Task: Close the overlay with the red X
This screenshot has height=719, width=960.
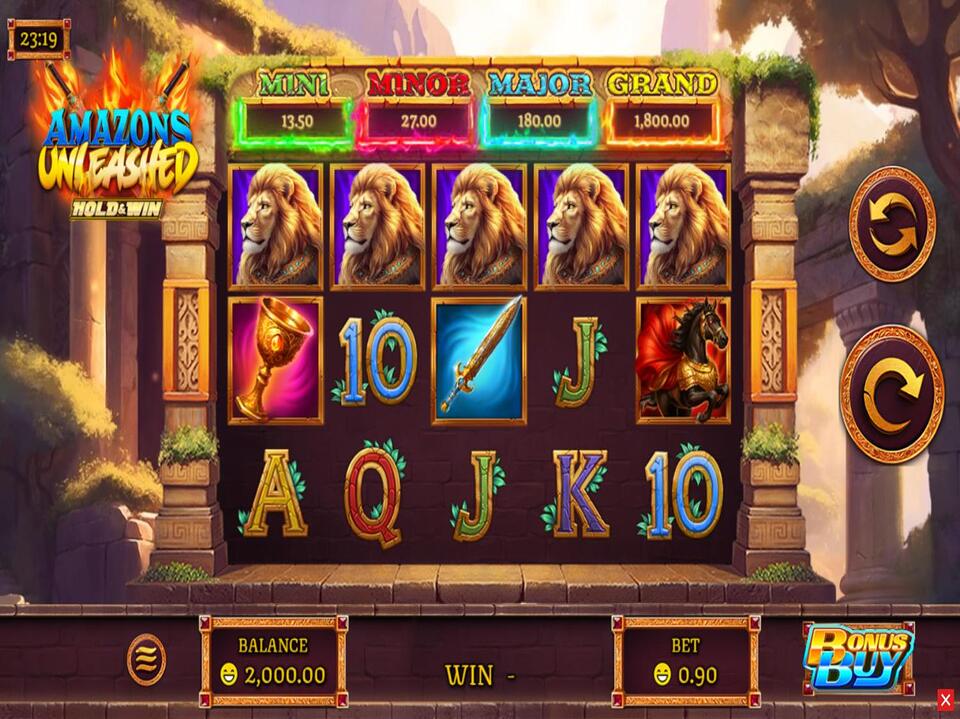Action: (x=945, y=699)
